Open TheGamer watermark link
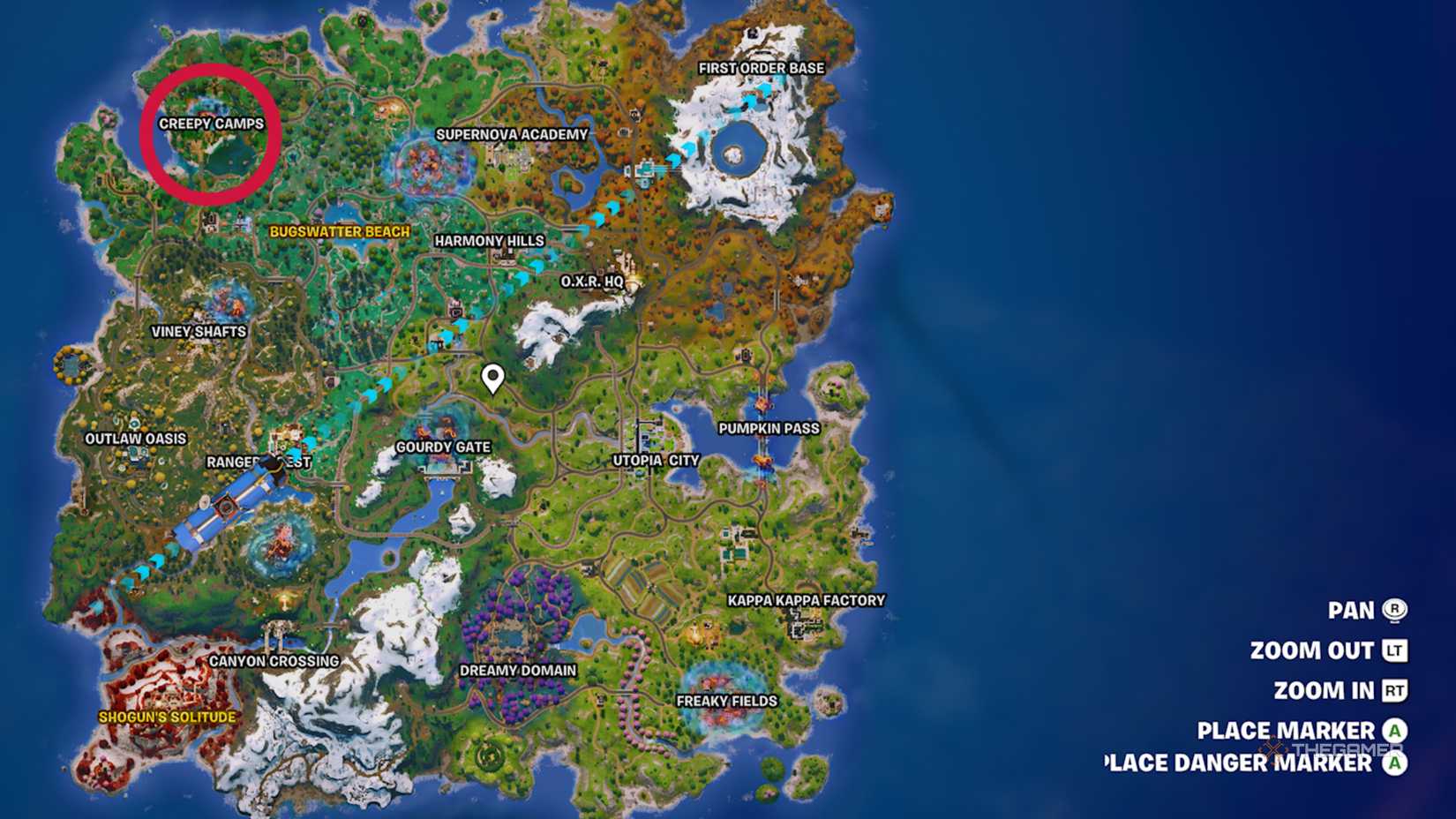This screenshot has height=819, width=1456. (1340, 746)
